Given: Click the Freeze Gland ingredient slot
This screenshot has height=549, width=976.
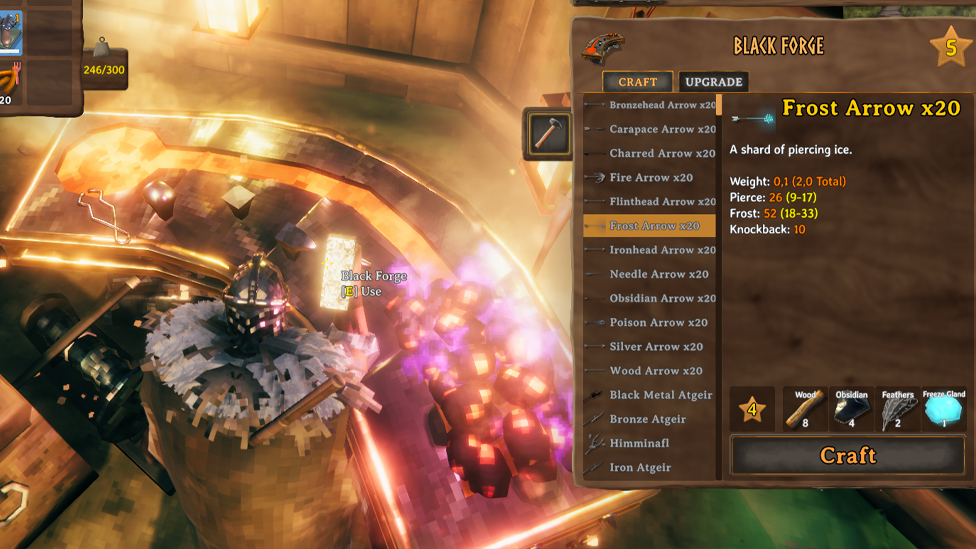Looking at the screenshot, I should (943, 409).
